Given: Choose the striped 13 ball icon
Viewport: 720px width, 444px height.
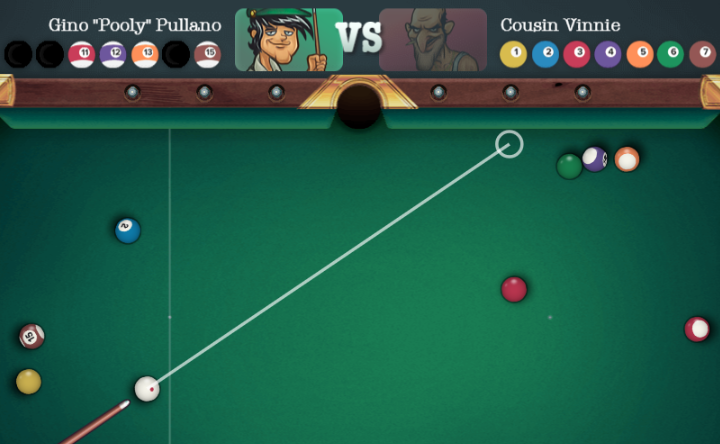Looking at the screenshot, I should click(x=145, y=54).
